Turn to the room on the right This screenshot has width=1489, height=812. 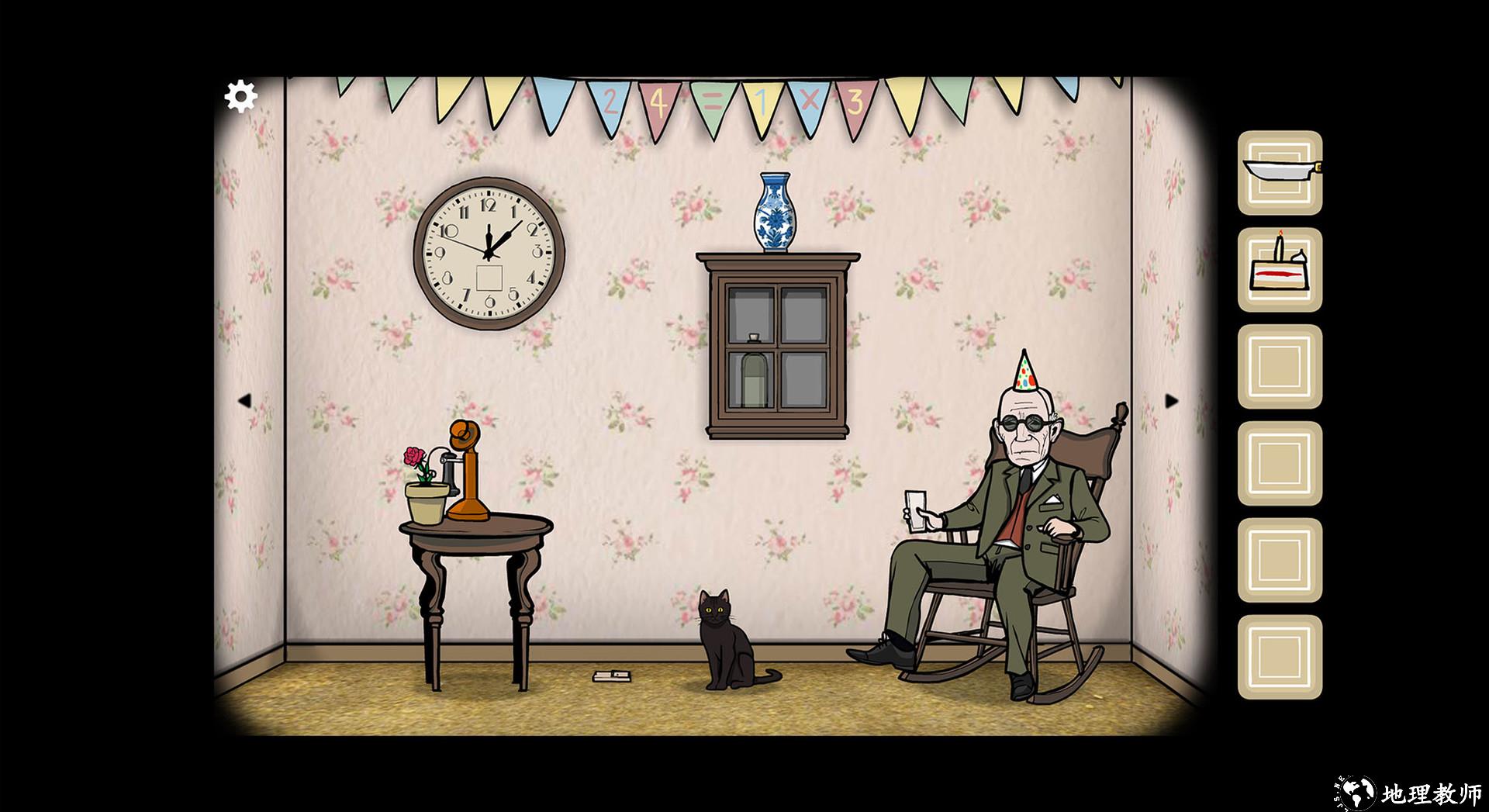pos(1171,401)
